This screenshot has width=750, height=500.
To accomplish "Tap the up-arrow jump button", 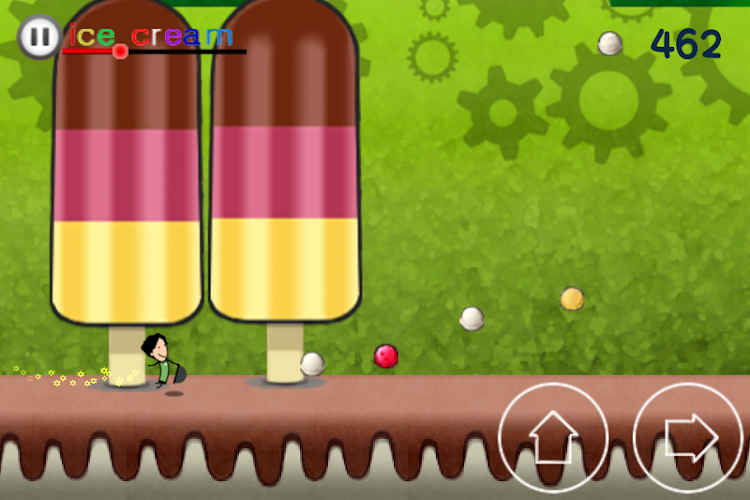I will tap(553, 437).
